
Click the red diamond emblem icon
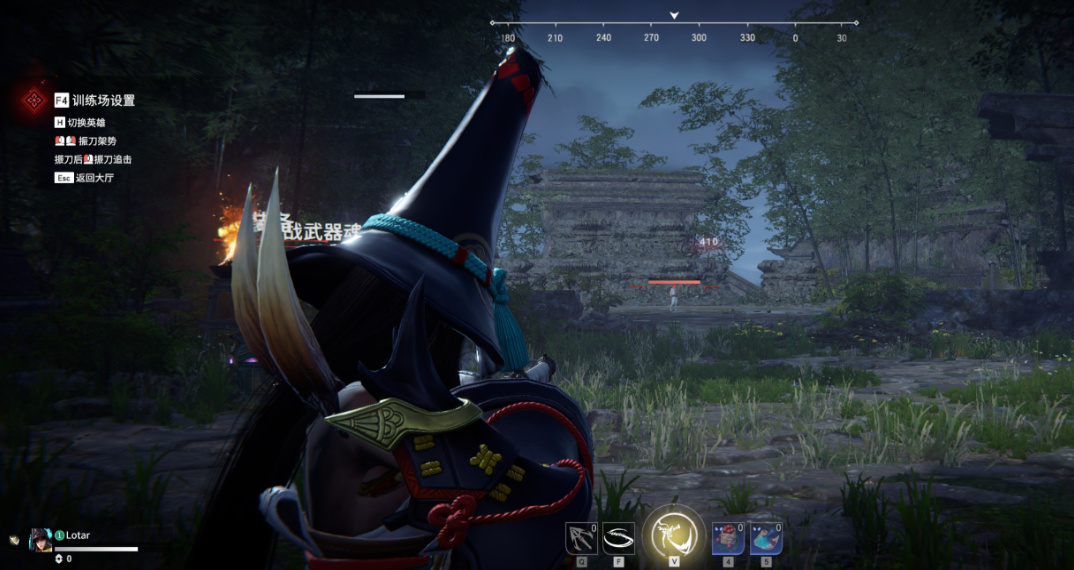coord(35,100)
